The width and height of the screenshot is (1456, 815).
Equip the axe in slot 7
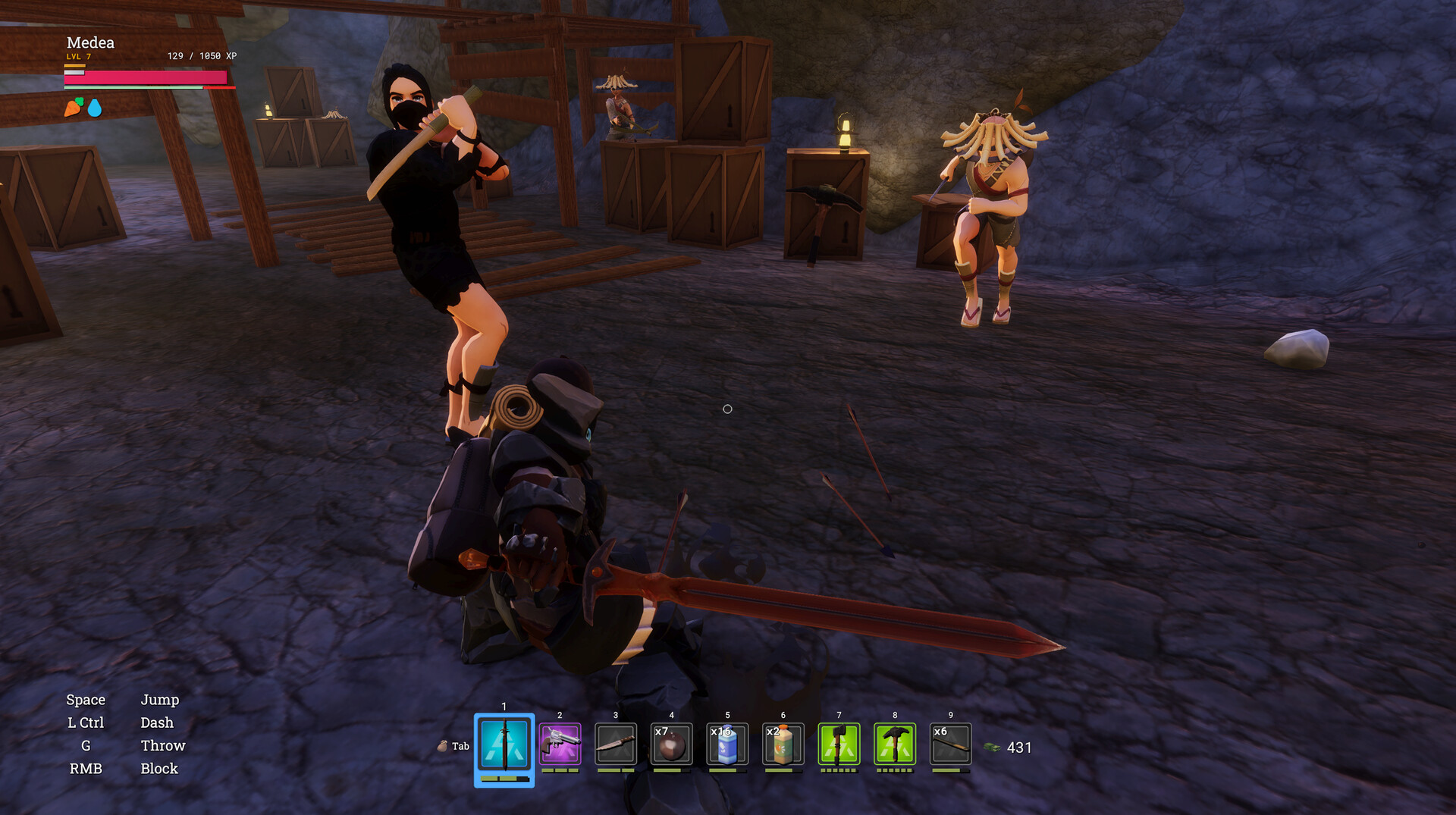coord(839,744)
